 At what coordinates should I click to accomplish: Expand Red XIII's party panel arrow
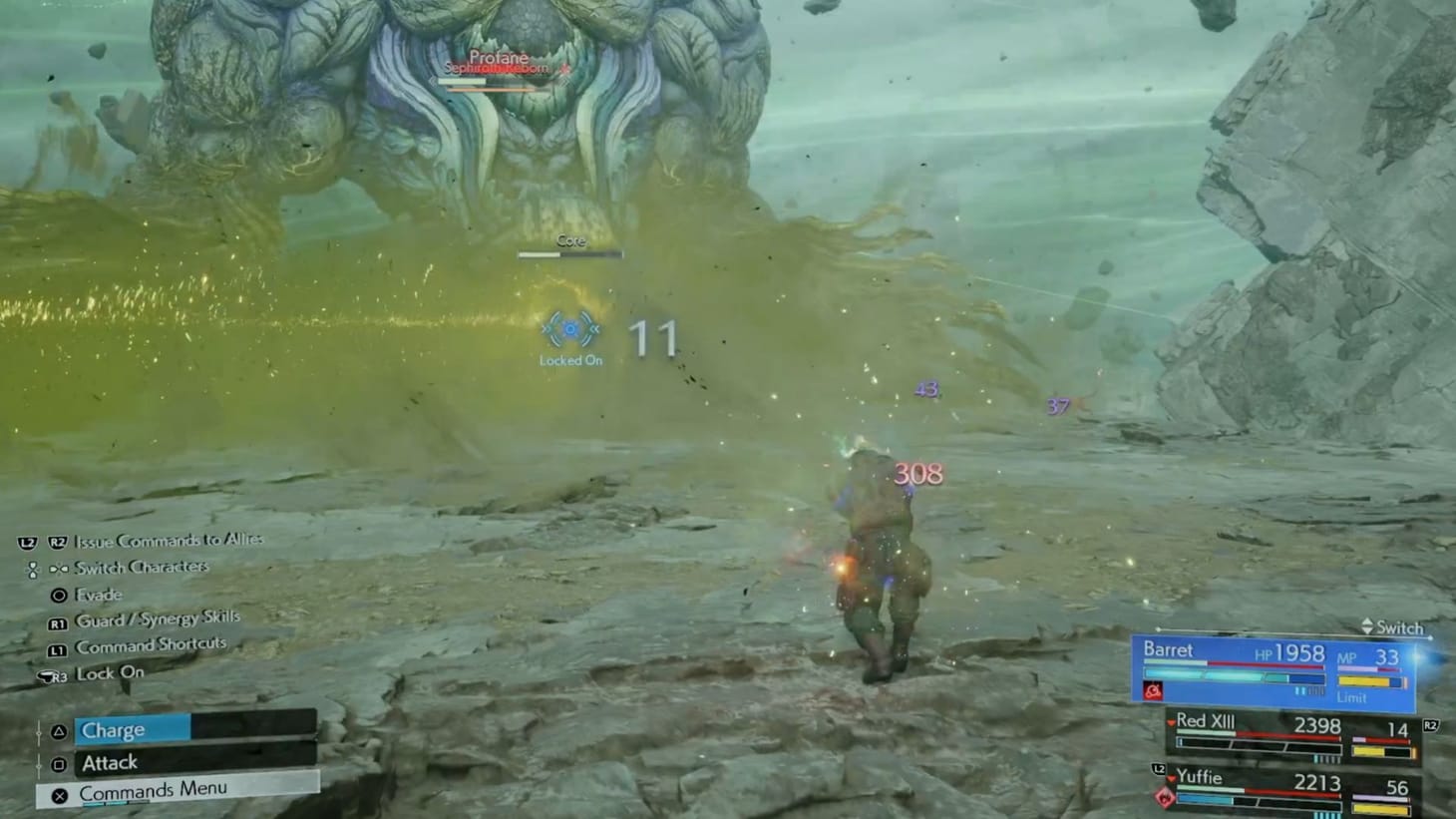point(1172,722)
